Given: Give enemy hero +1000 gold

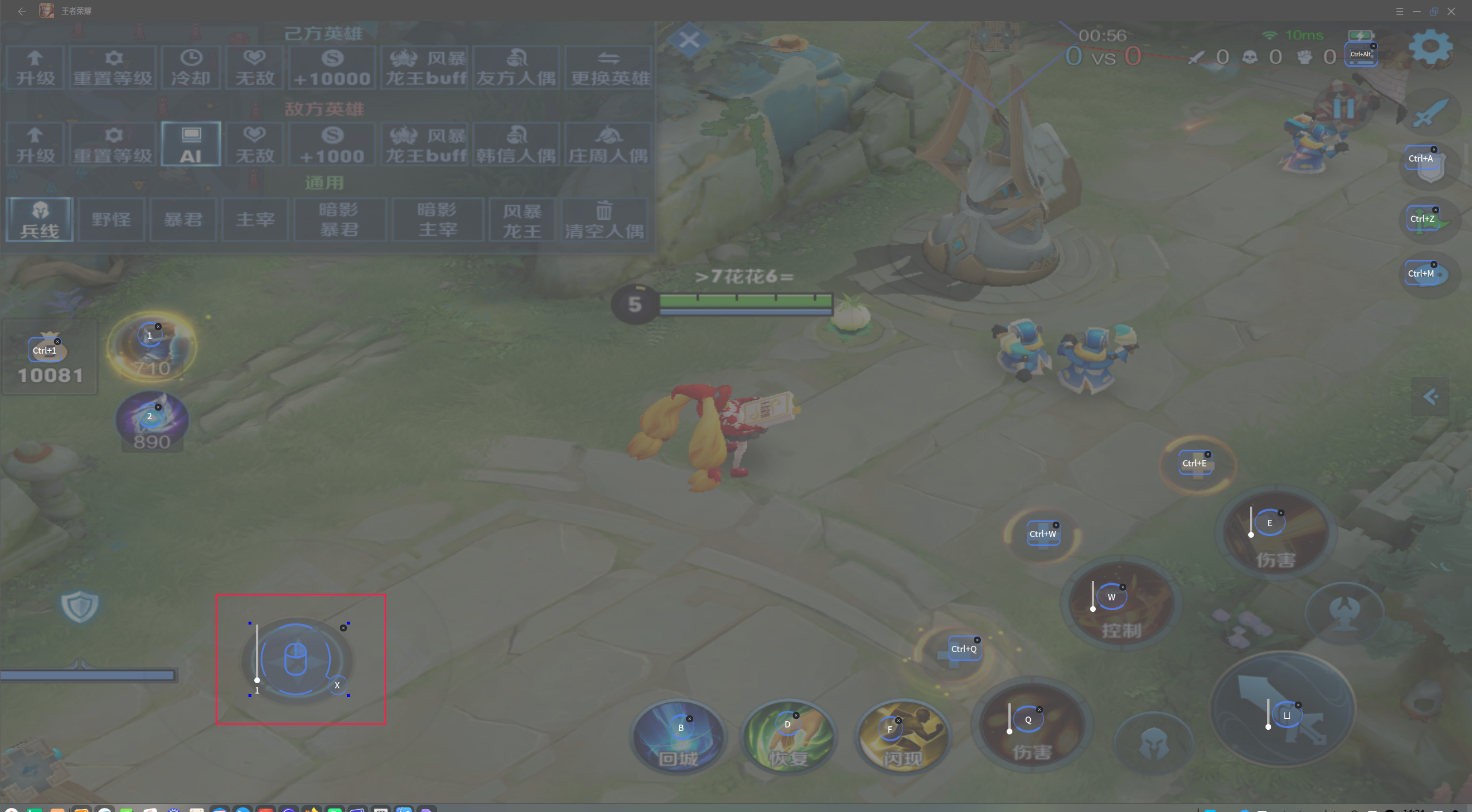Looking at the screenshot, I should click(x=332, y=144).
